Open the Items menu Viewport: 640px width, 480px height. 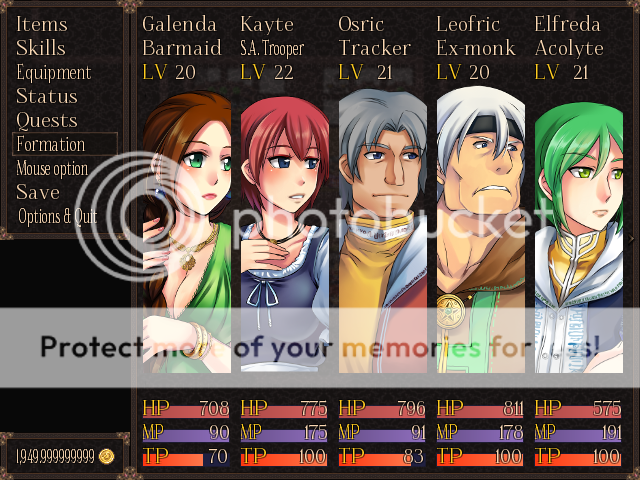click(x=42, y=24)
